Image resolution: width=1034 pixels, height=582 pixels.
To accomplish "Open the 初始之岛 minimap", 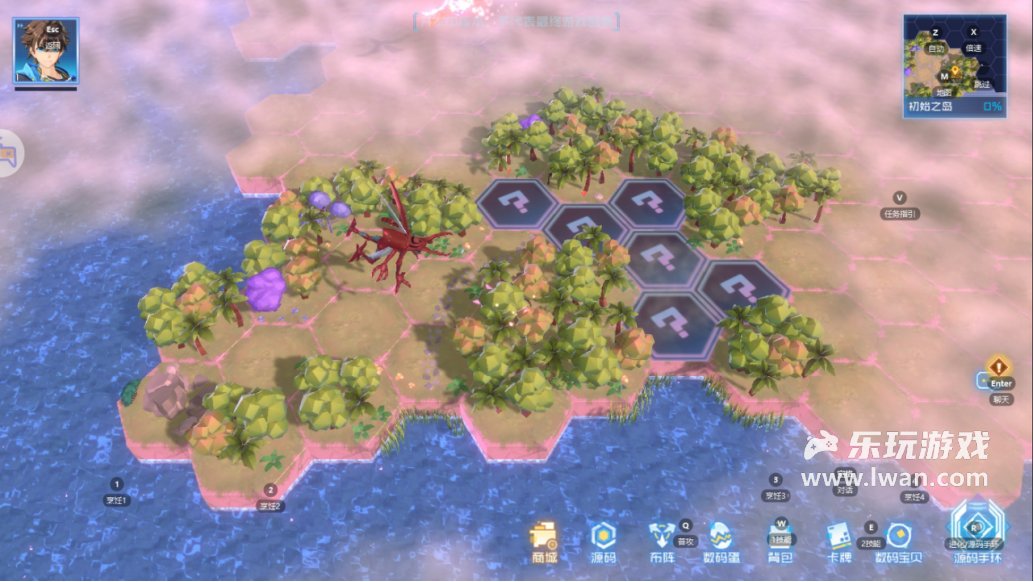I will tap(954, 66).
